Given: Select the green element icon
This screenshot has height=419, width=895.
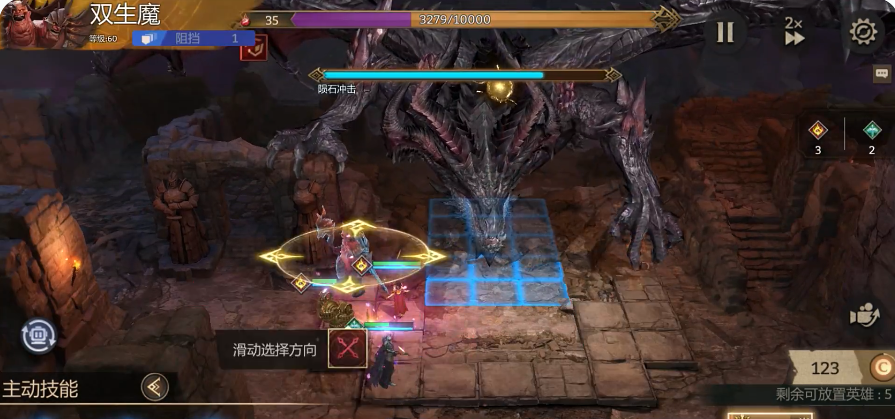Looking at the screenshot, I should [871, 129].
